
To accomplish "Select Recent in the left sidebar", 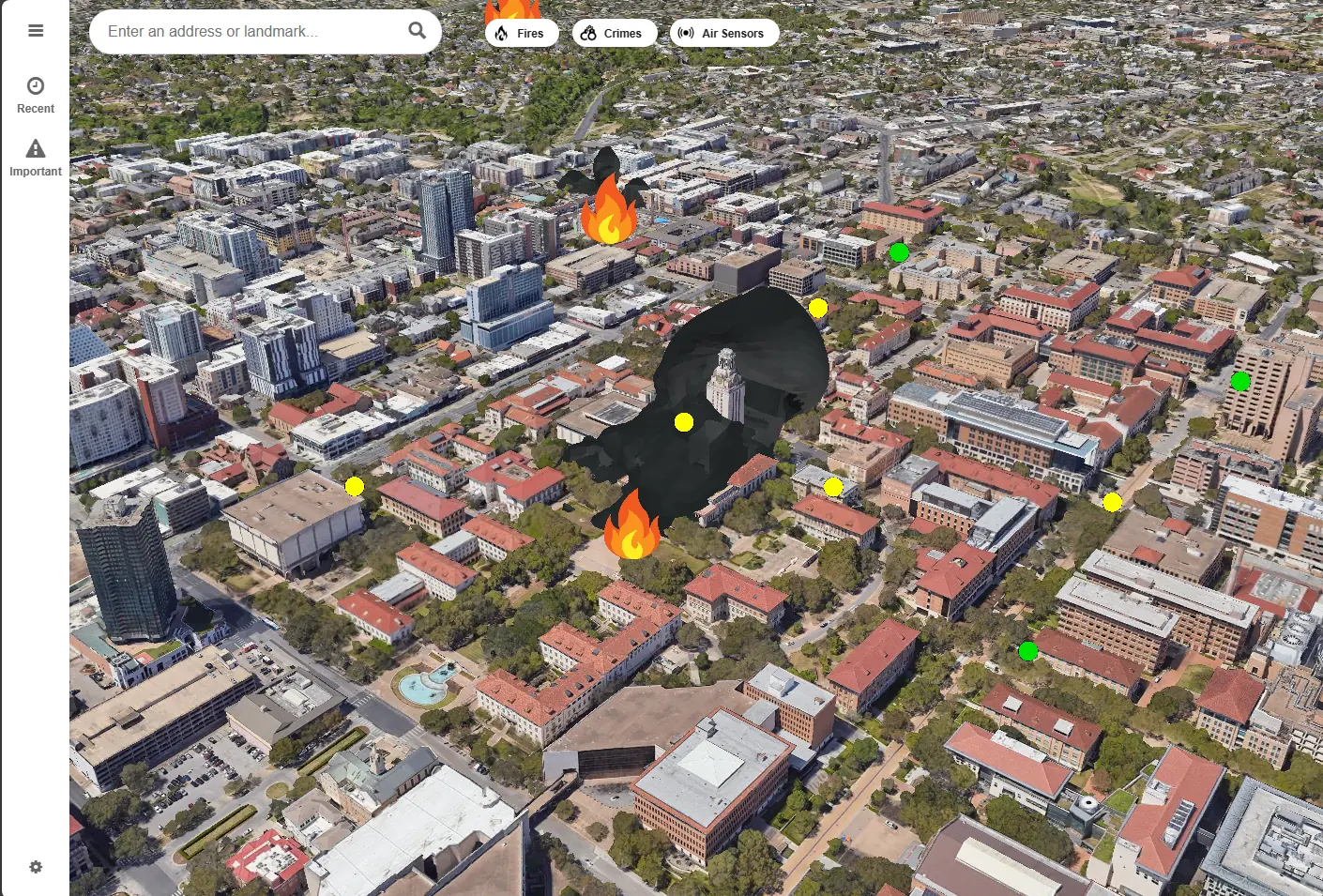I will 36,93.
